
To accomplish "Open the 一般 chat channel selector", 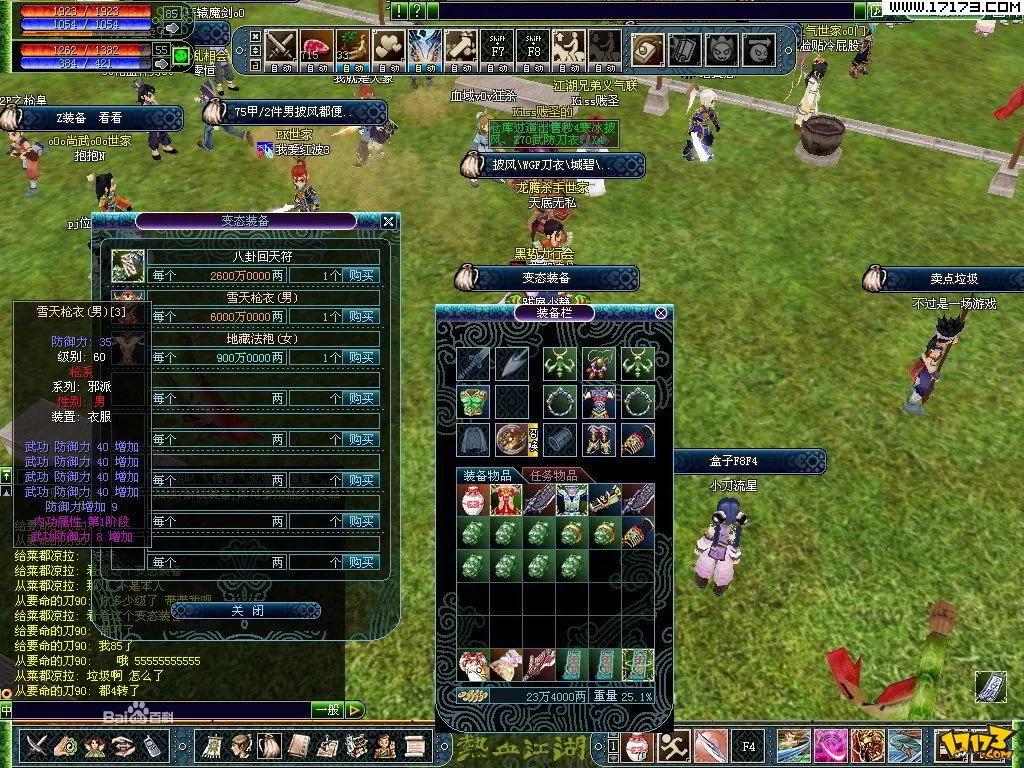I will coord(328,710).
